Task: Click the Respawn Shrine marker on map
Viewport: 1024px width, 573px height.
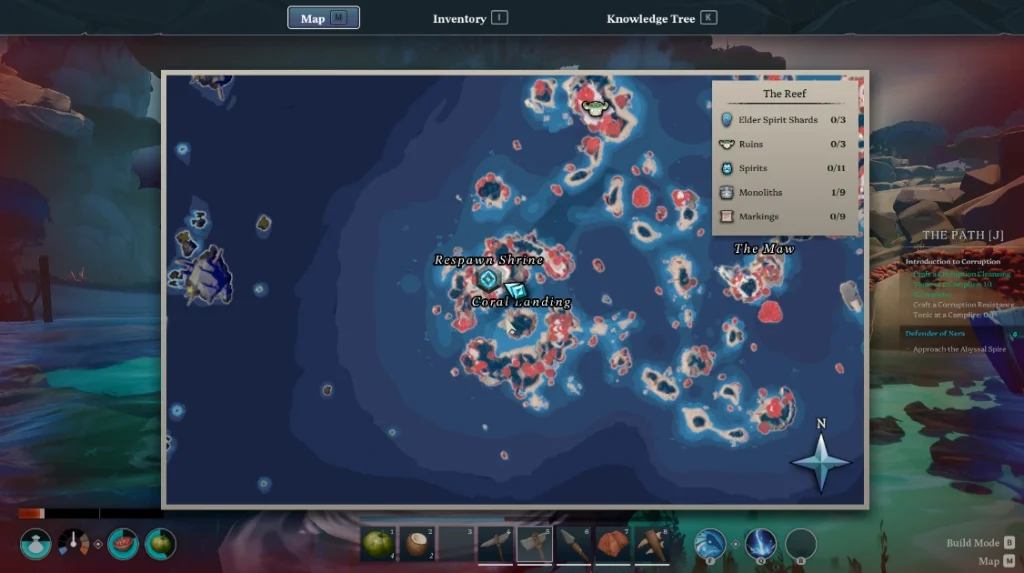Action: coord(487,279)
